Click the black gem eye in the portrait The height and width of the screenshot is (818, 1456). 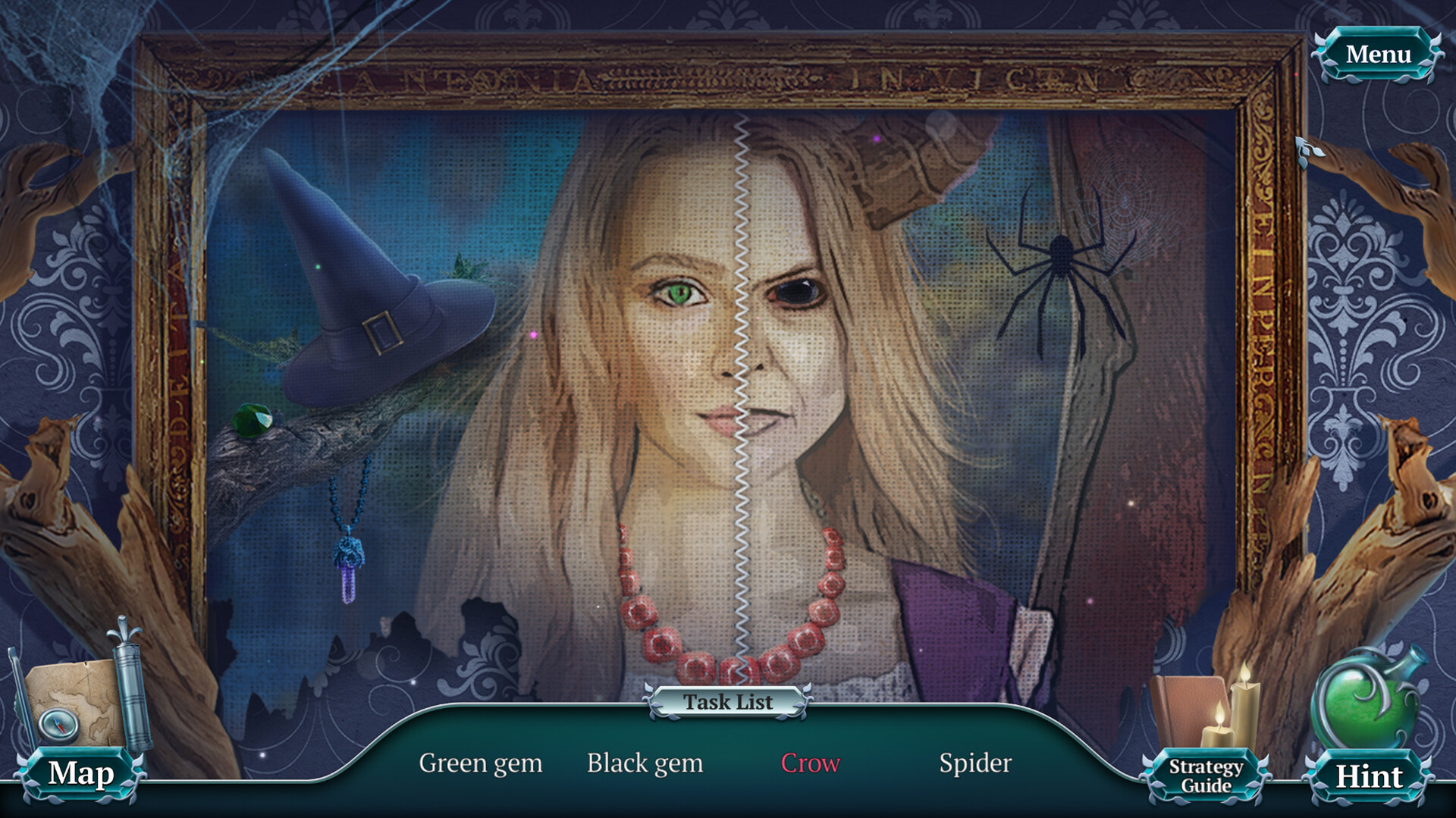click(794, 290)
